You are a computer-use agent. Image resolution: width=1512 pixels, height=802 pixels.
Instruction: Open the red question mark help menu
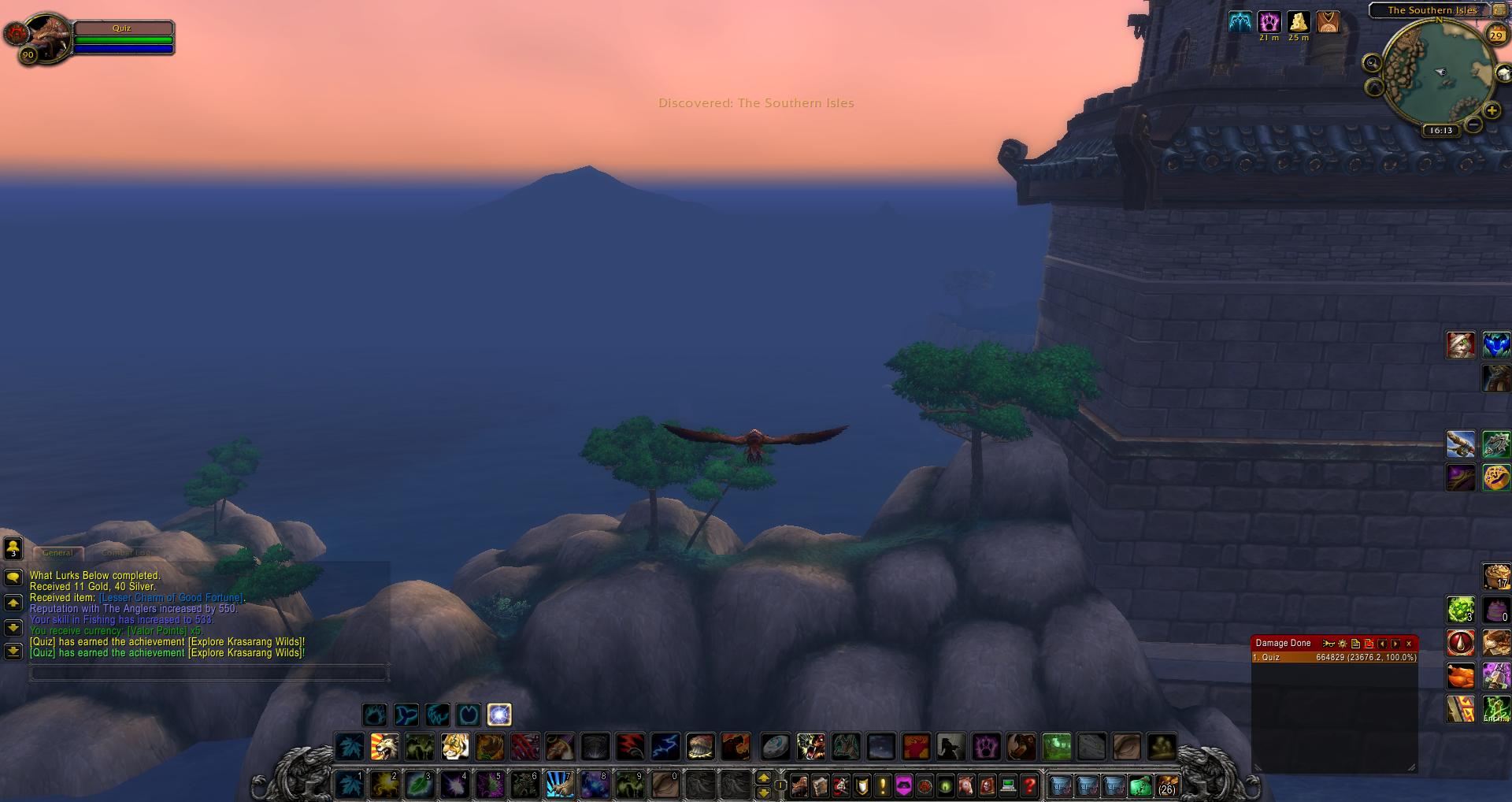(1029, 785)
